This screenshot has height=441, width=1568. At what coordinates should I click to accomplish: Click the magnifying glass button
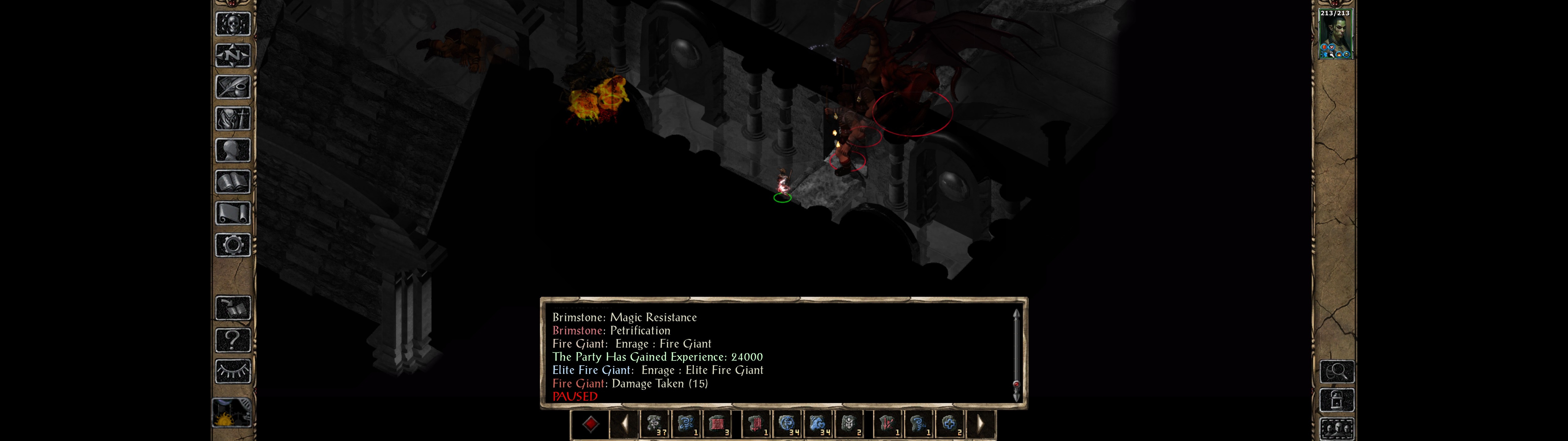pos(1337,371)
